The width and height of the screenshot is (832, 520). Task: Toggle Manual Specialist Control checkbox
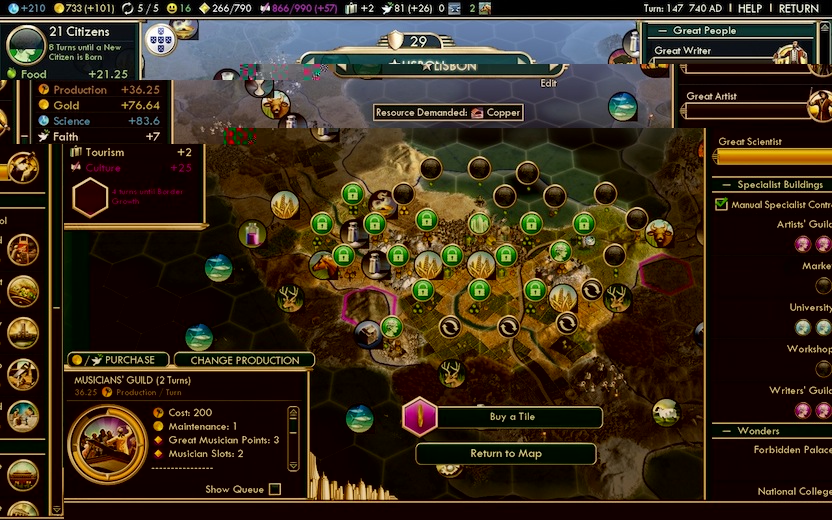tap(722, 204)
